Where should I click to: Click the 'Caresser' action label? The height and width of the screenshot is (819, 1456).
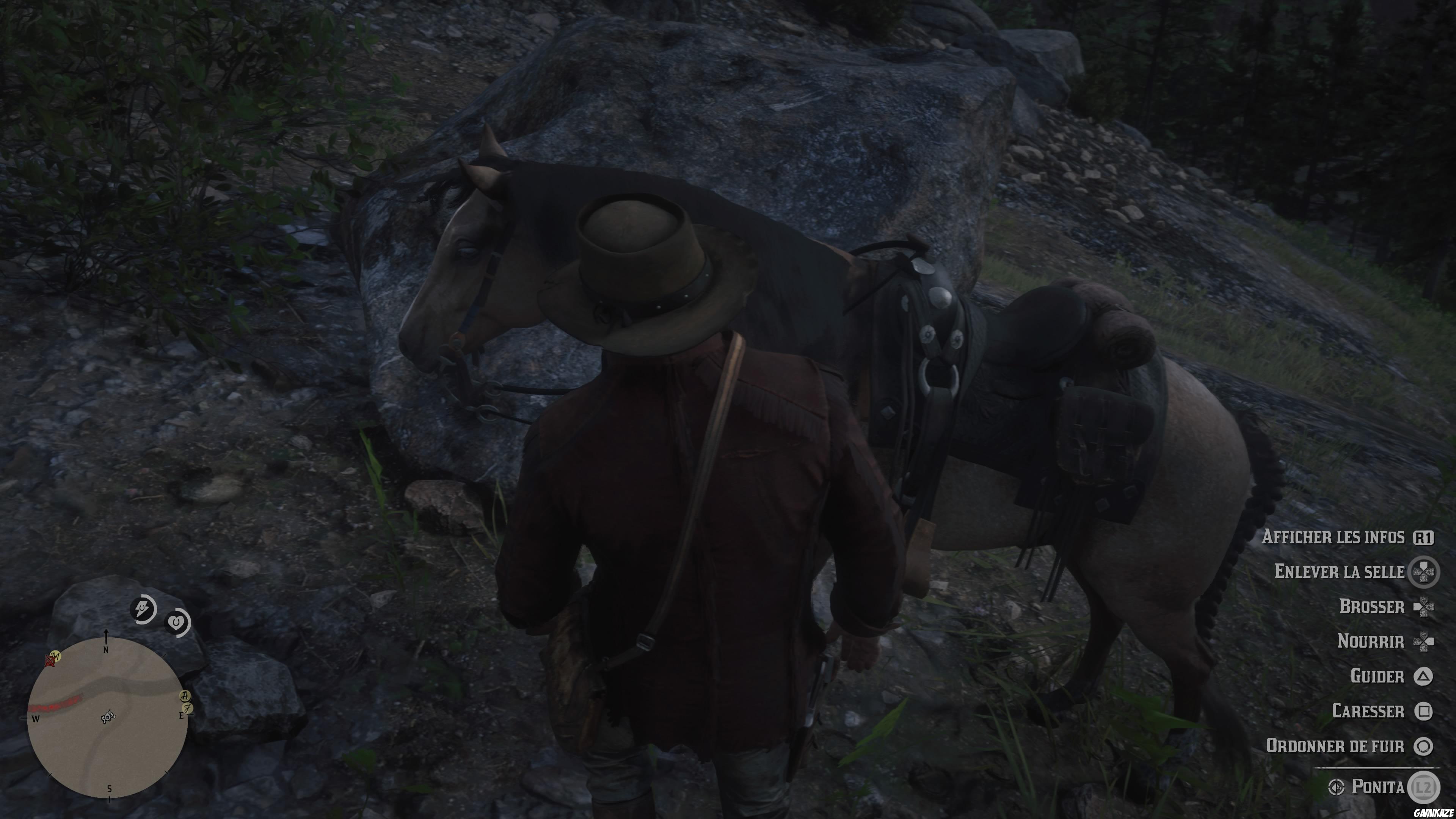click(x=1369, y=711)
